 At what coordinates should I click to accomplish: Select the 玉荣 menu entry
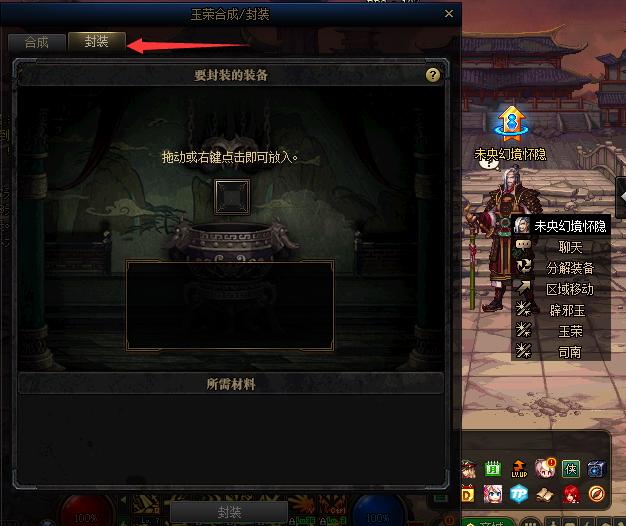click(569, 331)
